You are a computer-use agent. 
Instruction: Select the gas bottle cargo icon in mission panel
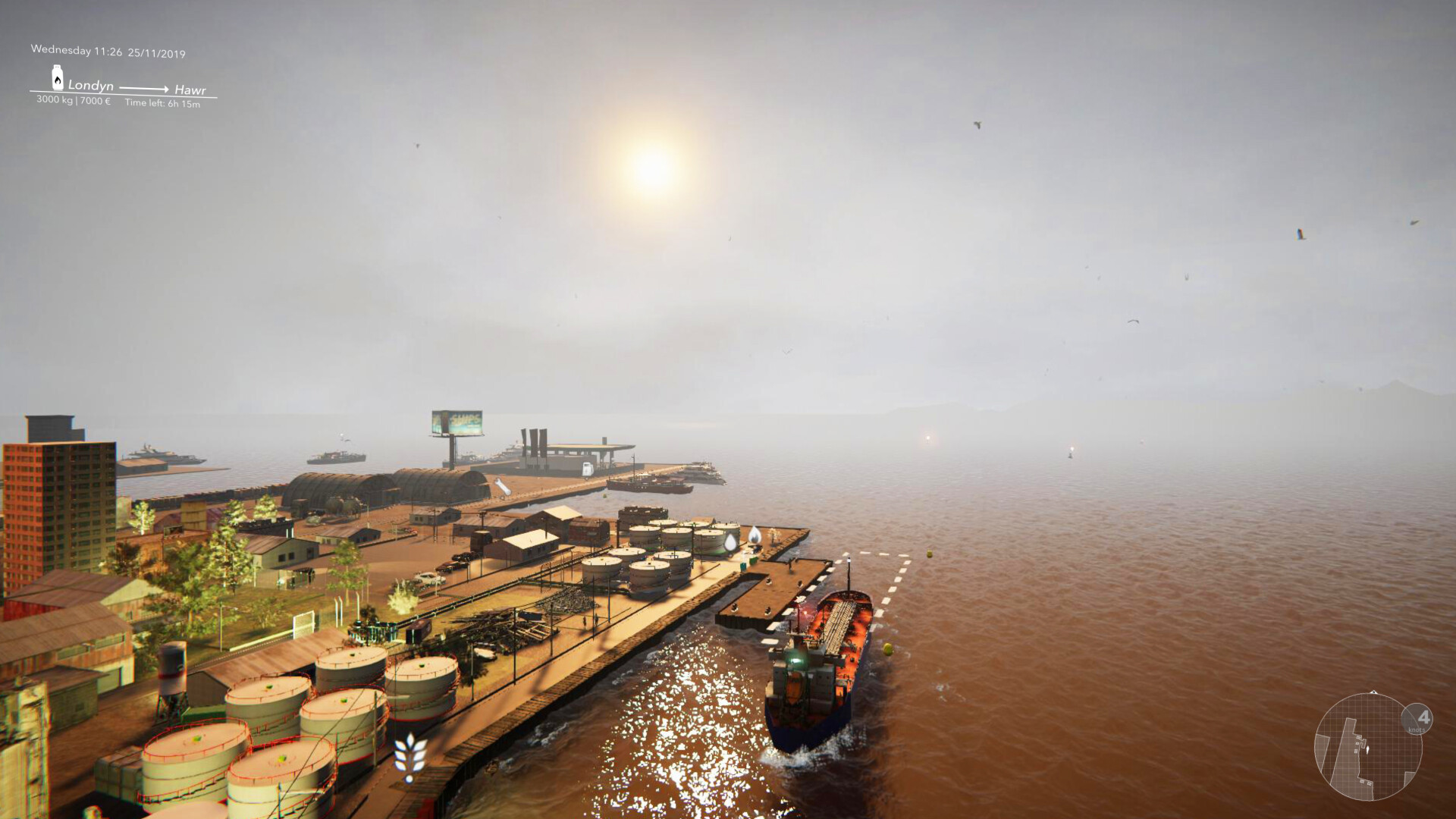[58, 80]
